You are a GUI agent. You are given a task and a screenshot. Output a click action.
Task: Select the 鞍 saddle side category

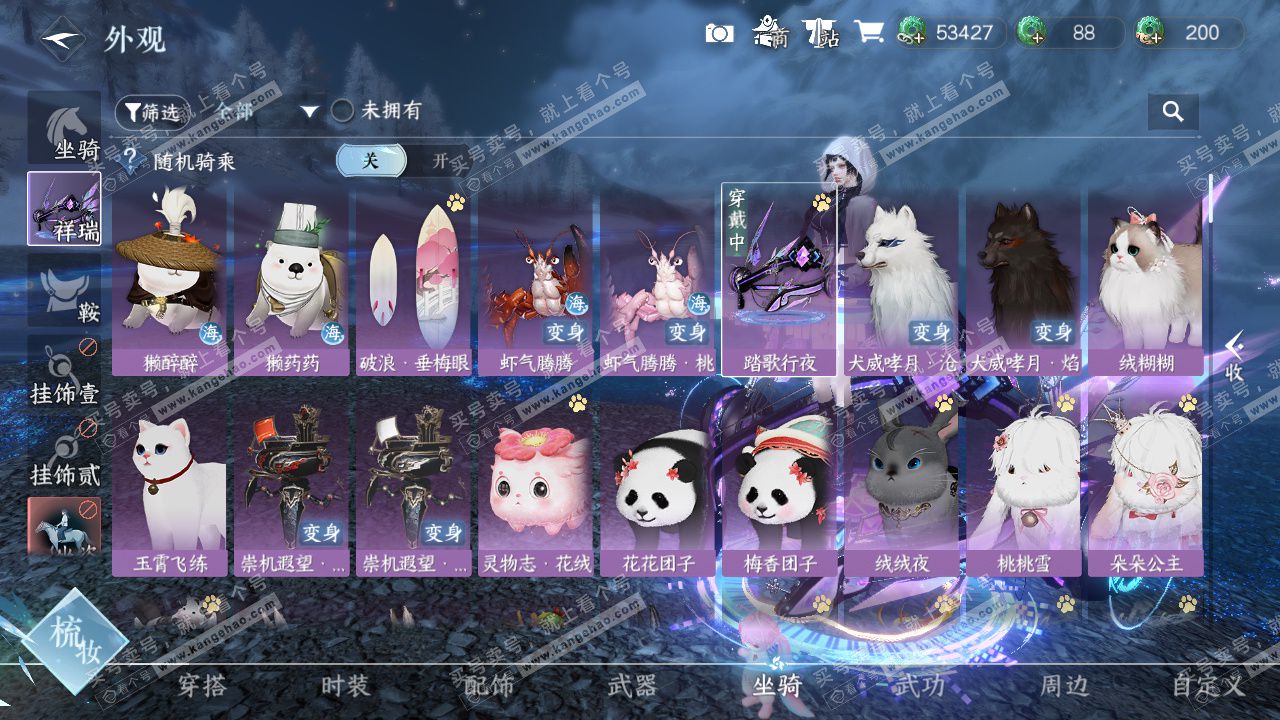click(64, 290)
